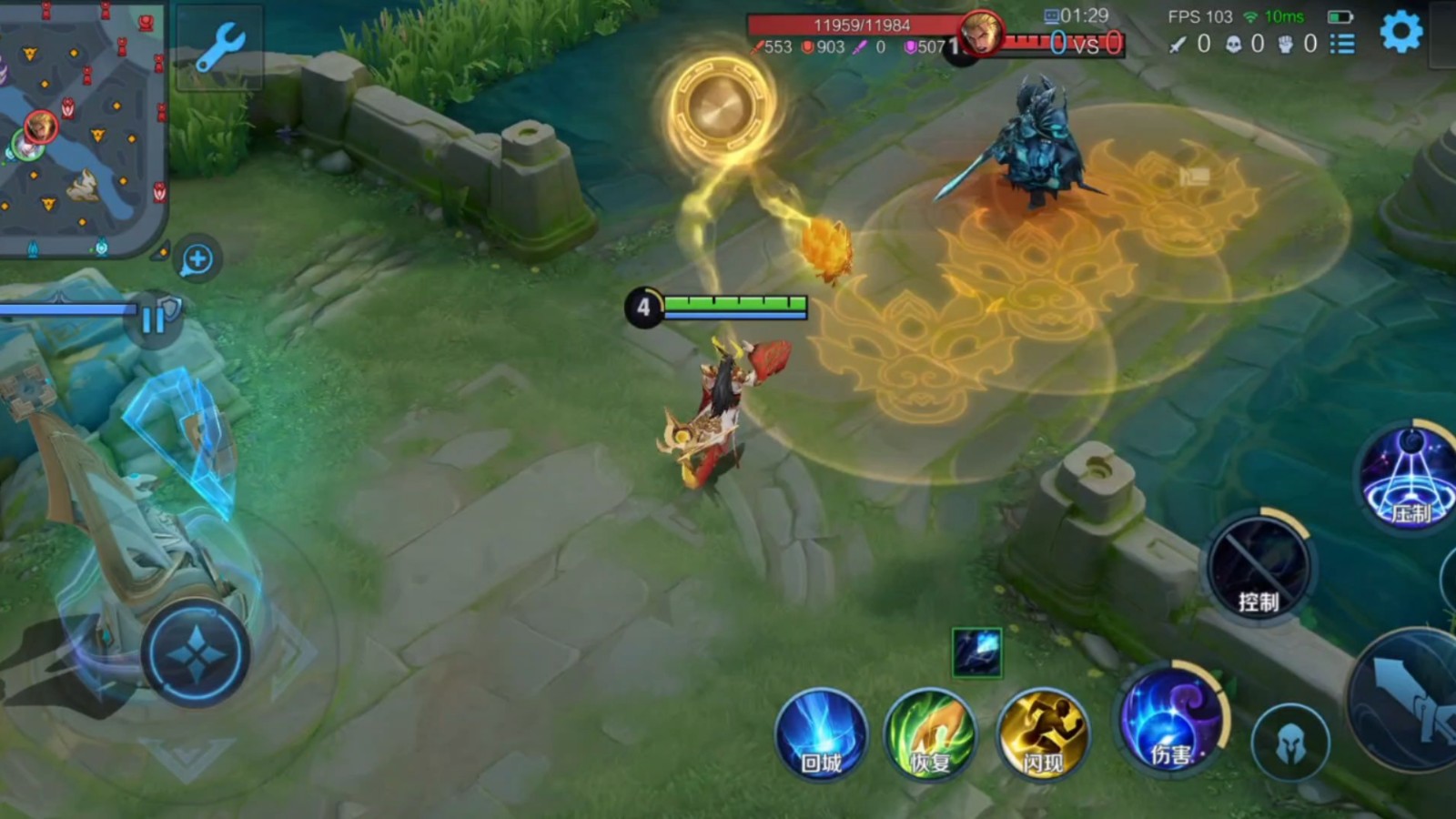Viewport: 1456px width, 819px height.
Task: Tap the magnifier plus map button
Action: coord(197,259)
